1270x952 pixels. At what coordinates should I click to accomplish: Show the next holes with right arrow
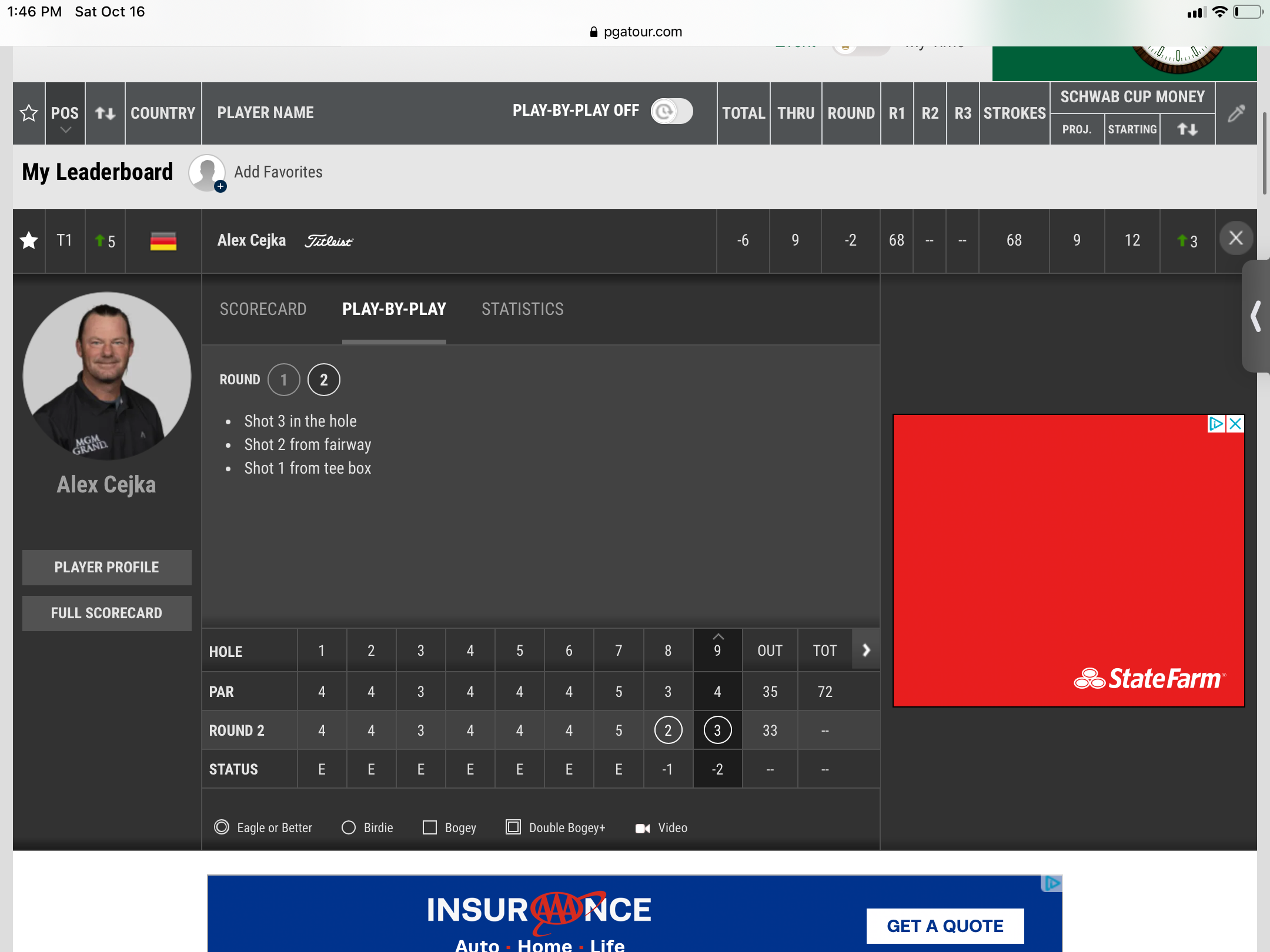coord(866,650)
